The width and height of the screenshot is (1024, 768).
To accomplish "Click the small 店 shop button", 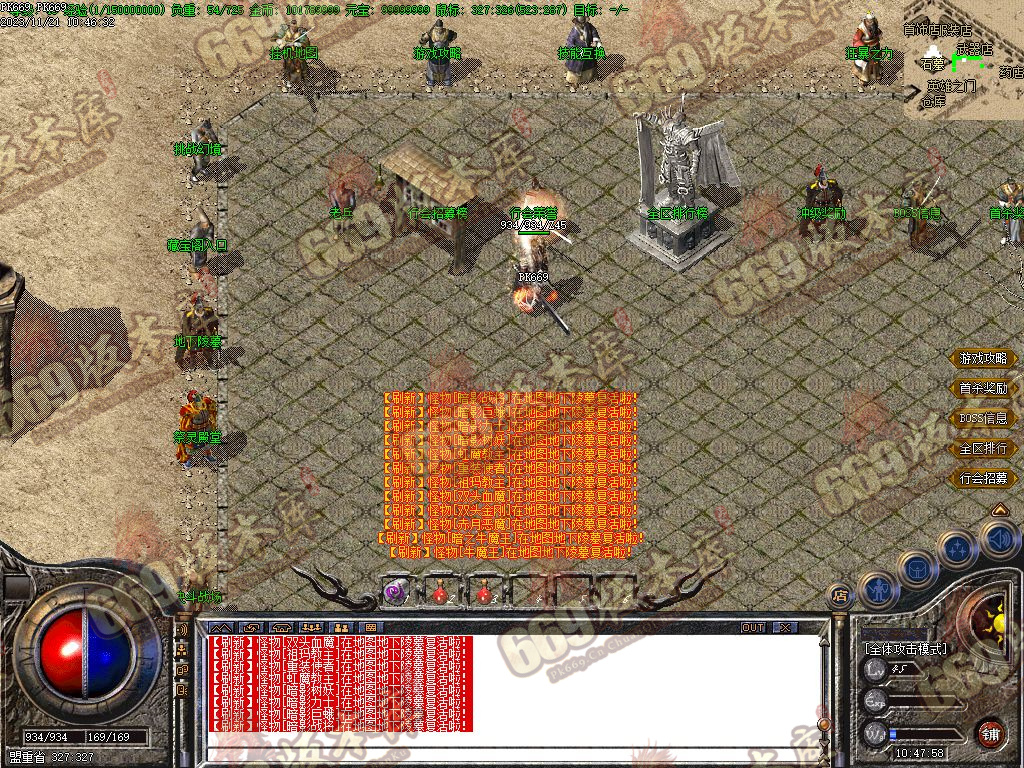I will pyautogui.click(x=841, y=596).
